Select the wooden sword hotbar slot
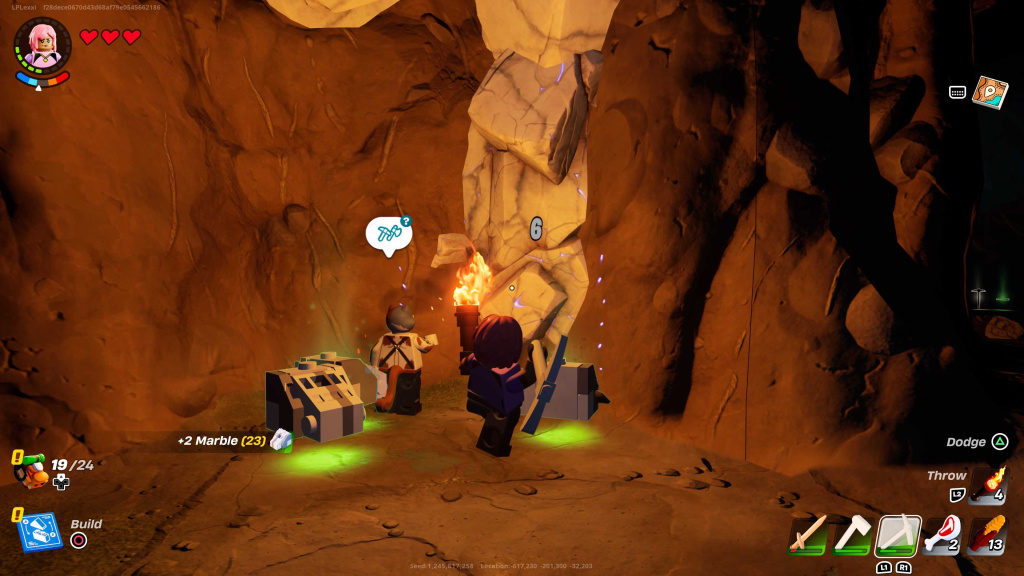 tap(808, 535)
